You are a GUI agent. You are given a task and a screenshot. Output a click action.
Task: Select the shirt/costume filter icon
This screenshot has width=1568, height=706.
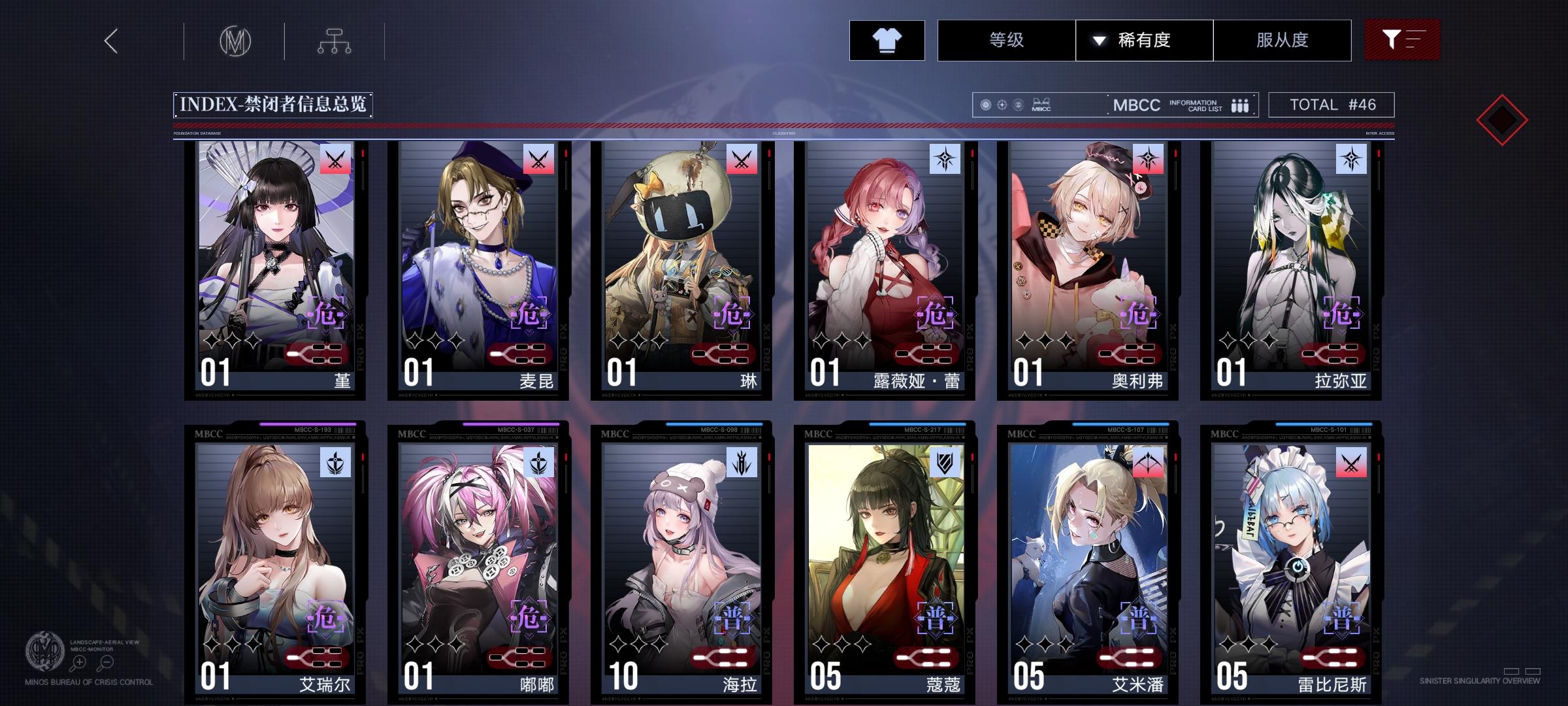tap(887, 40)
